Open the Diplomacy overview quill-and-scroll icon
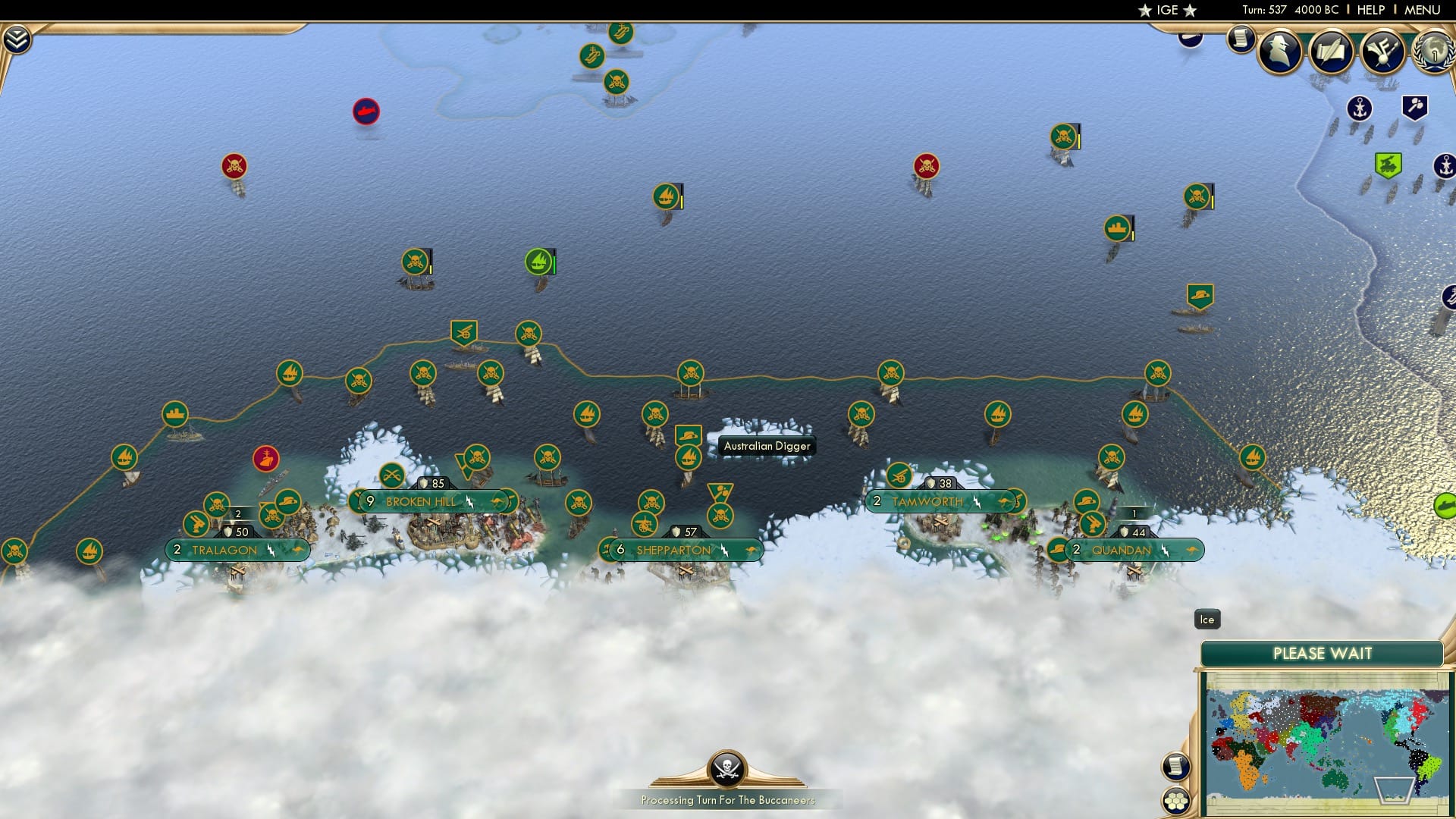This screenshot has width=1456, height=819. click(1332, 52)
